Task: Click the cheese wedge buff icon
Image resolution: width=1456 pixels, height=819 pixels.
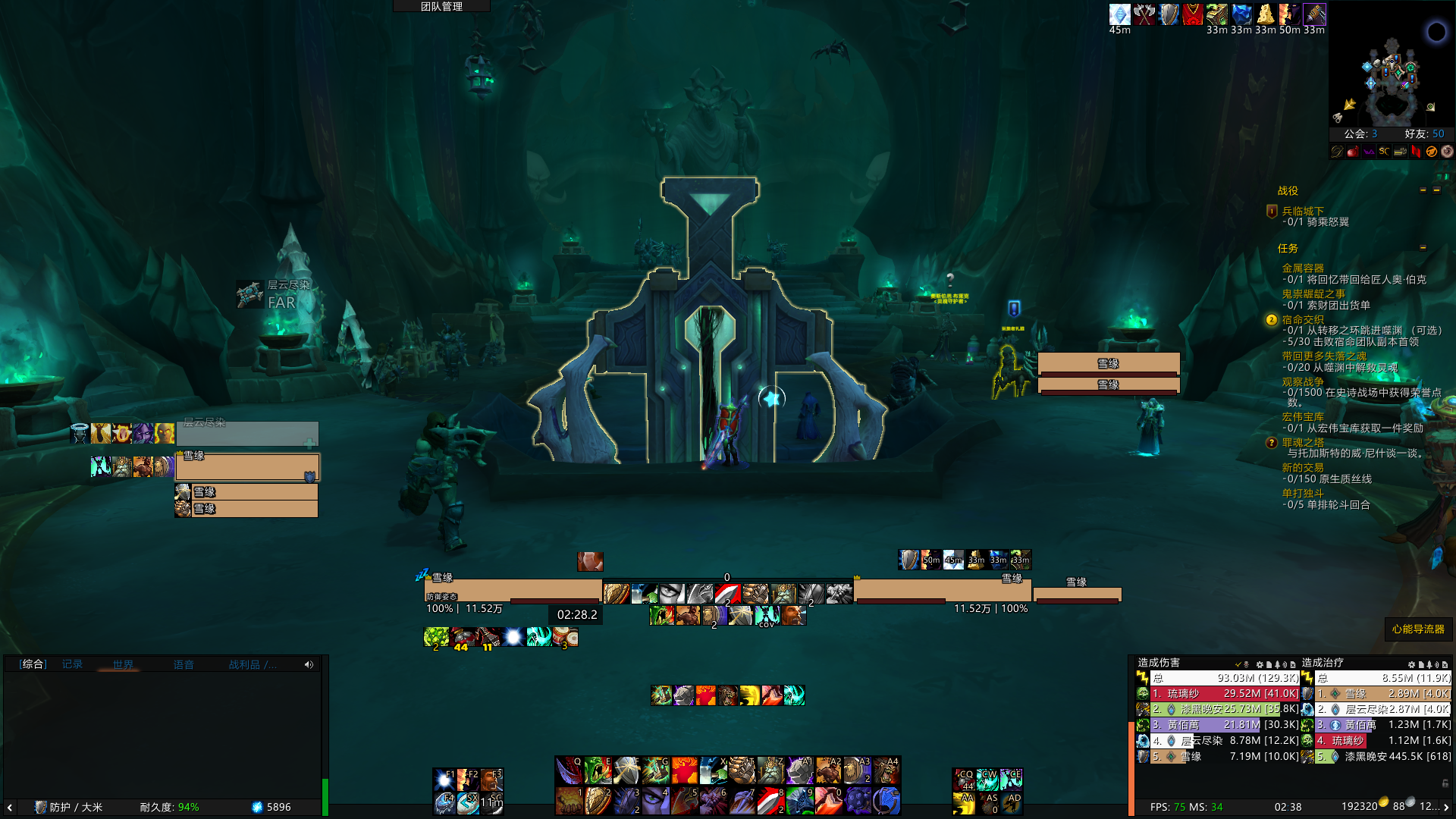Action: point(1265,14)
